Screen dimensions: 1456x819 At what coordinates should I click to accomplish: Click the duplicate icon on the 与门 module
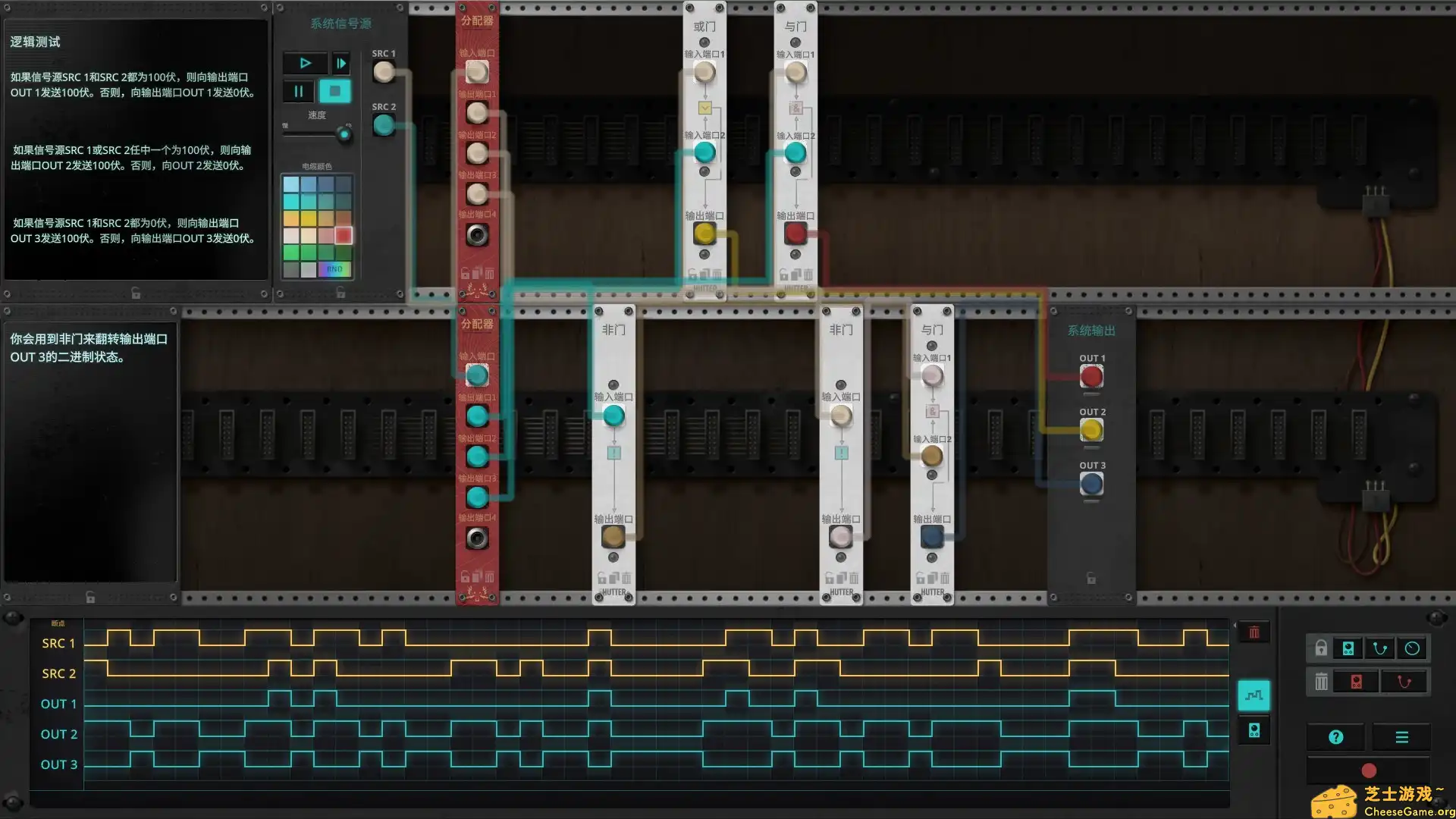[x=795, y=275]
